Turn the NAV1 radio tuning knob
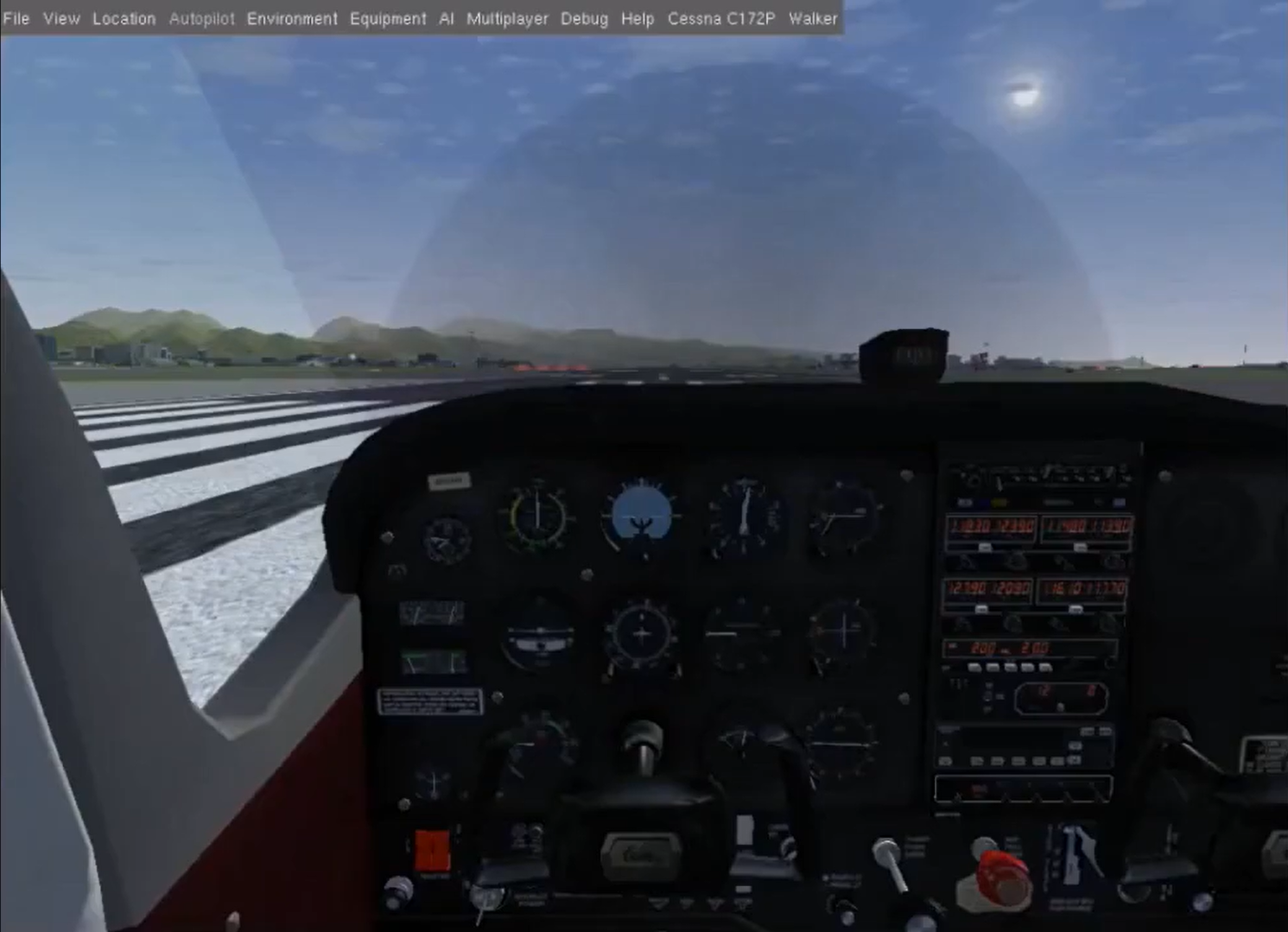1288x932 pixels. (1115, 561)
